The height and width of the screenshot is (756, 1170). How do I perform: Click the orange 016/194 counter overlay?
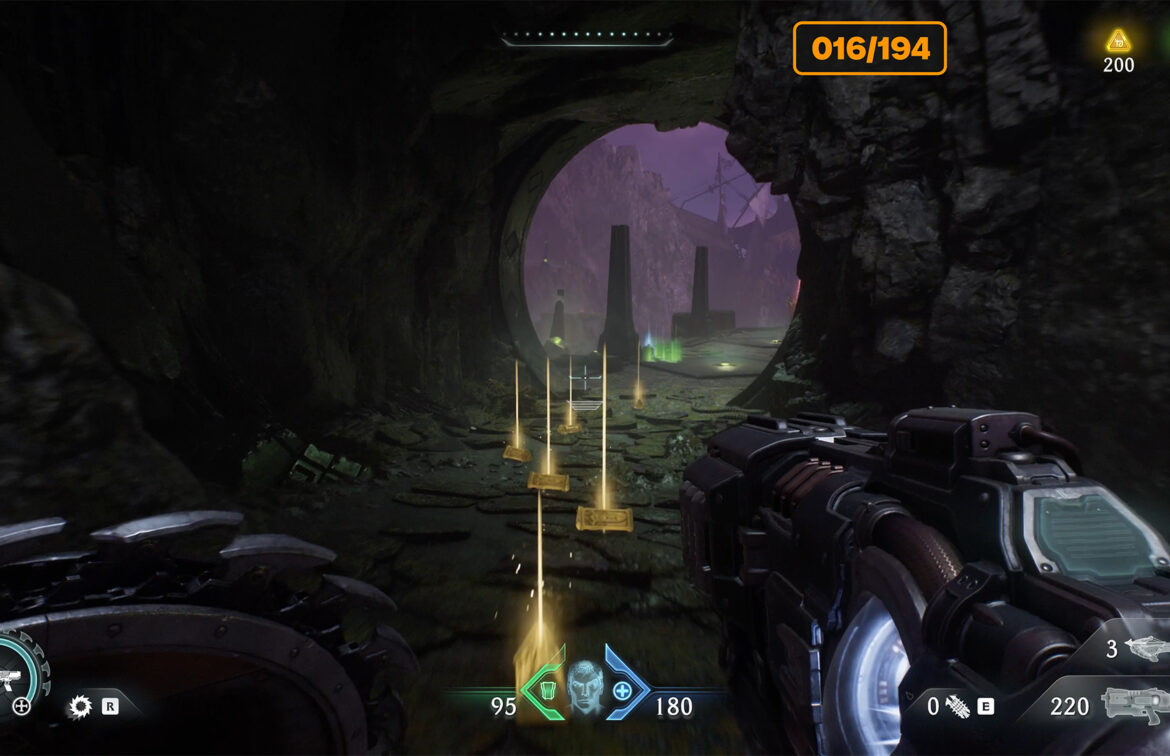[x=870, y=48]
